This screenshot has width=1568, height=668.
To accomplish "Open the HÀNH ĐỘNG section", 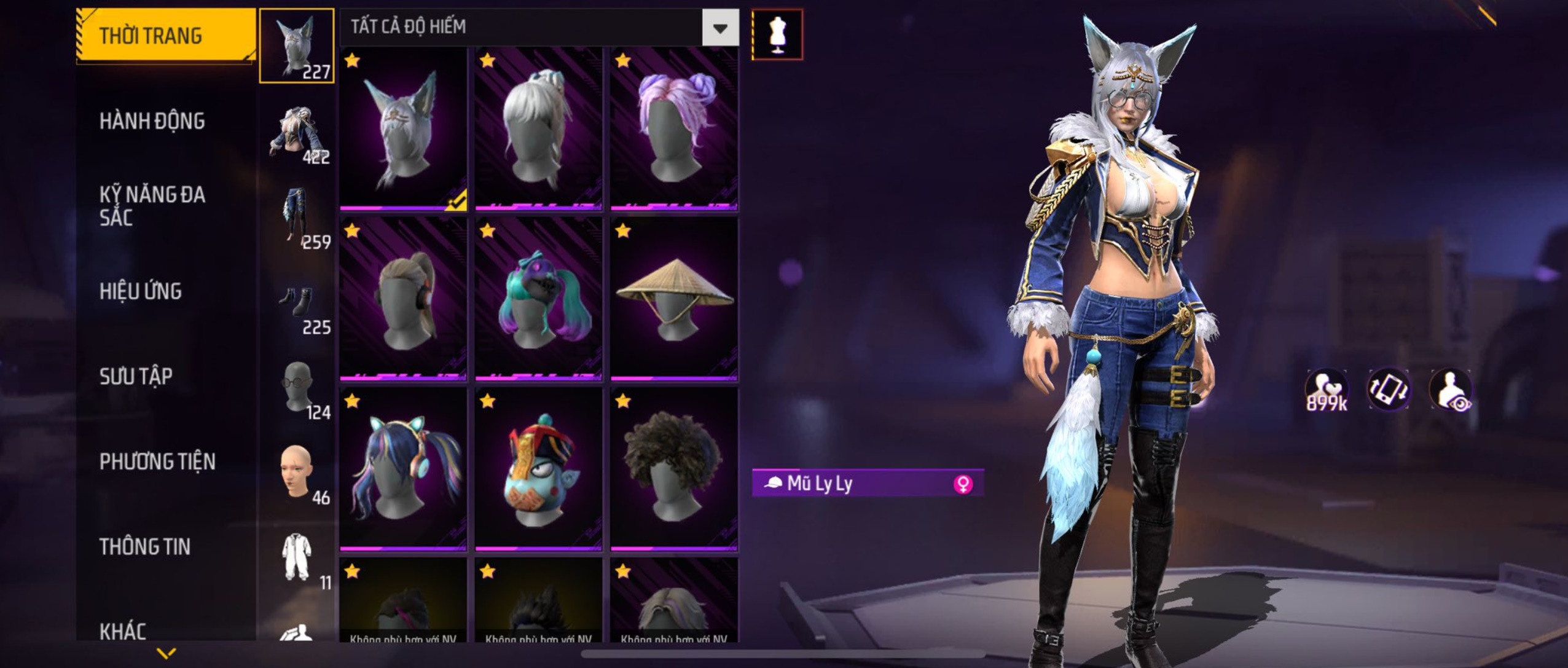I will click(152, 121).
